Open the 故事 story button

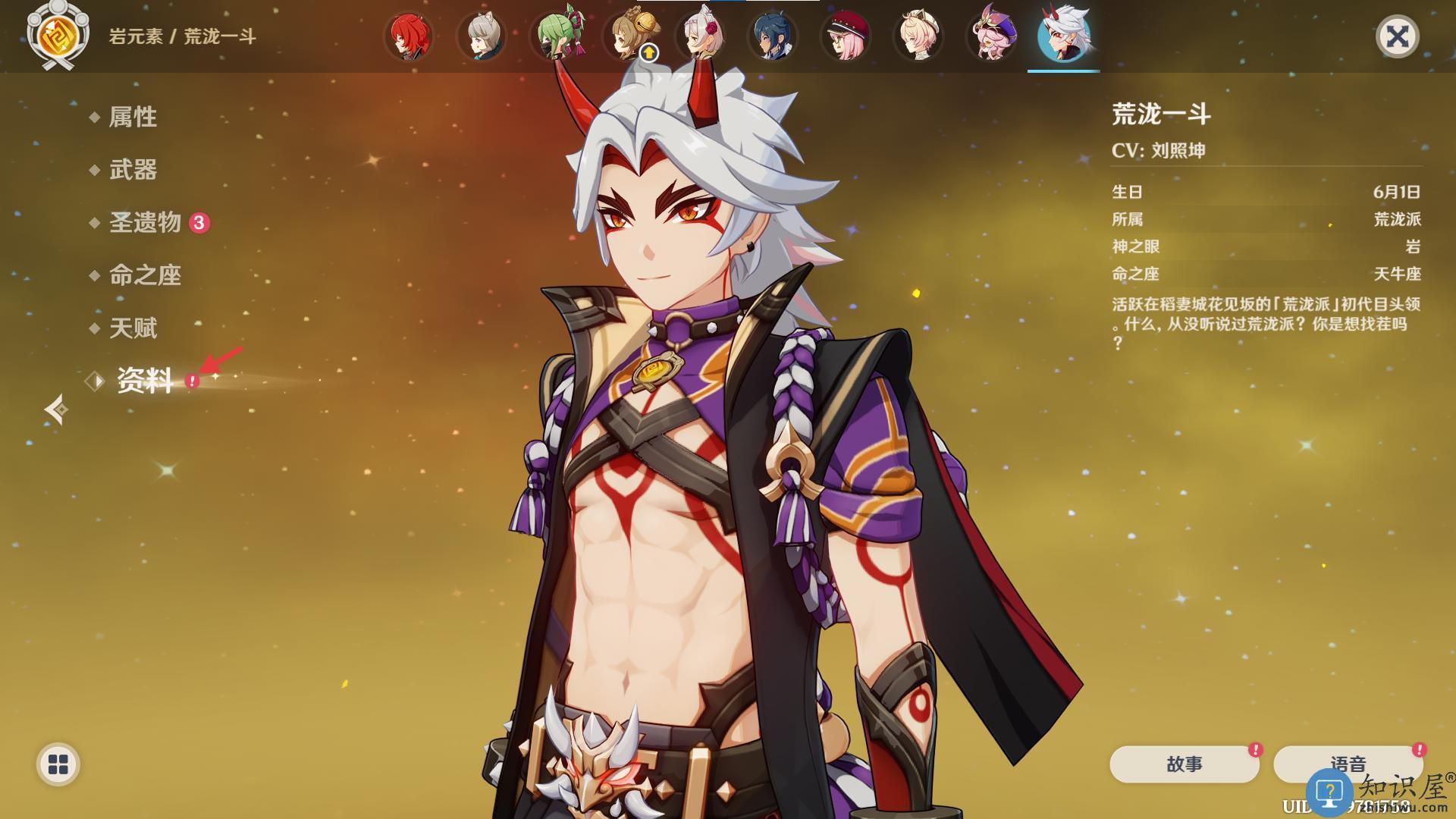point(1184,764)
